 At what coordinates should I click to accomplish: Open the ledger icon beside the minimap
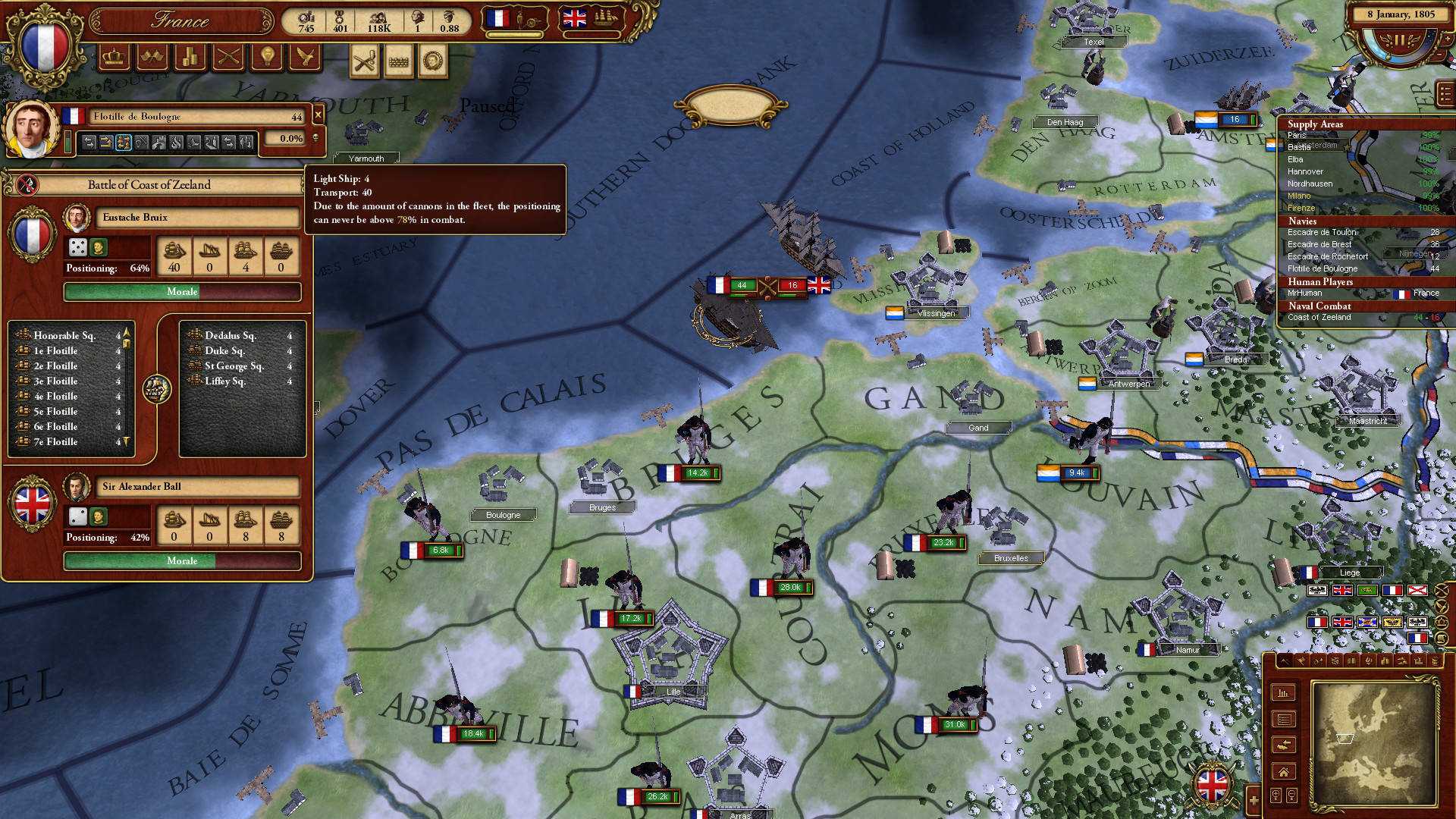(1284, 719)
